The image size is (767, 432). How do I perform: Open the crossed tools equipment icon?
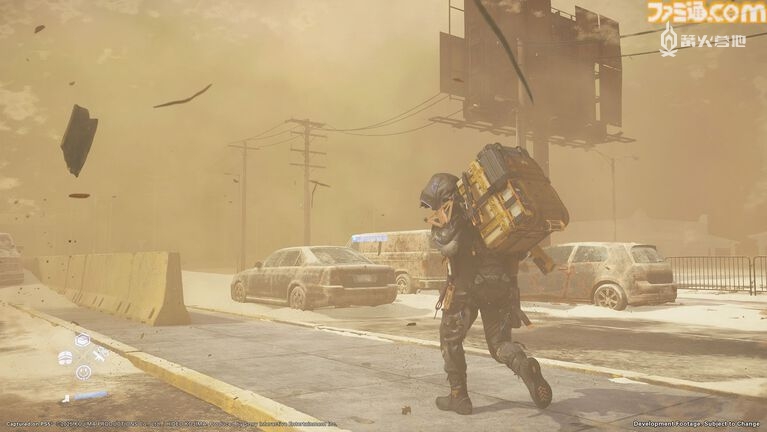pyautogui.click(x=99, y=356)
